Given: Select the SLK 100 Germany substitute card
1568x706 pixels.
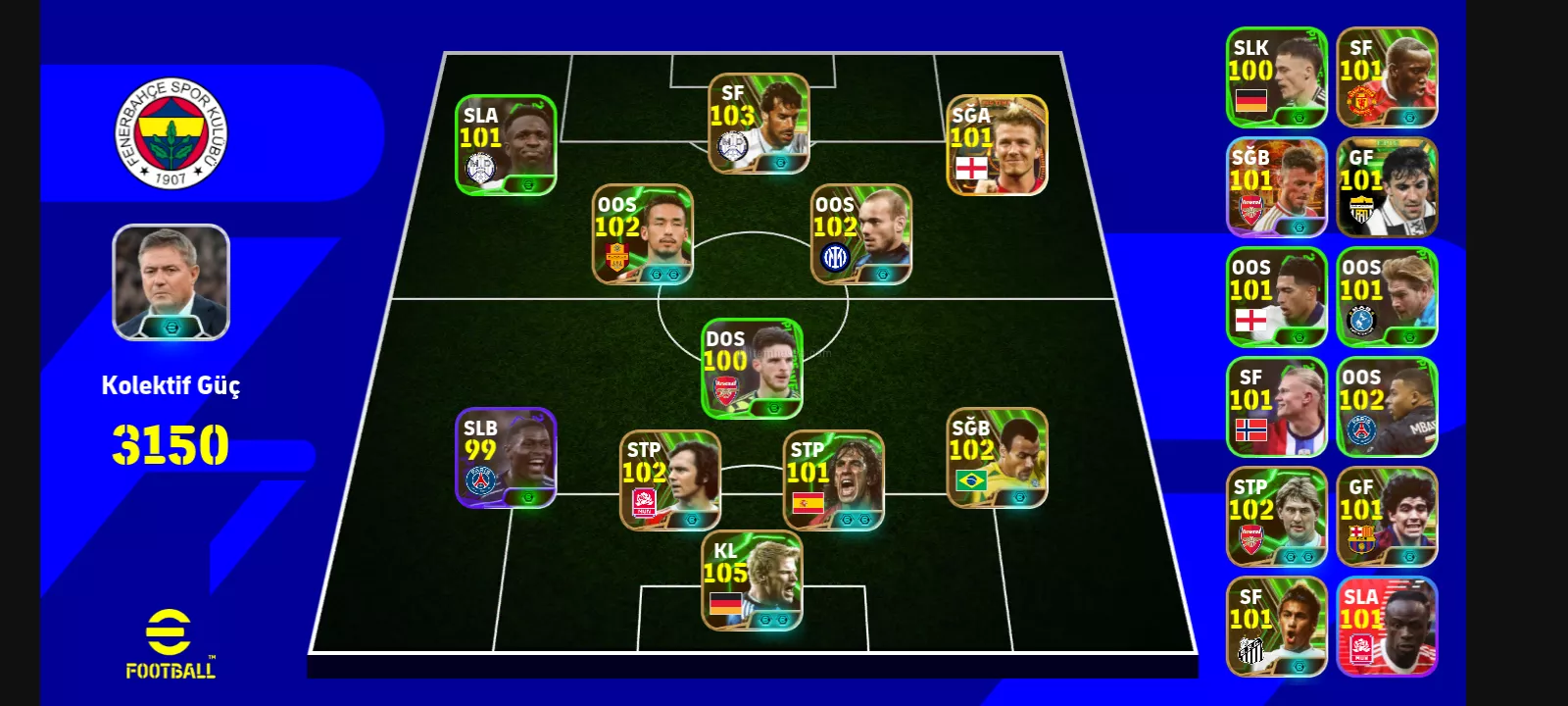Looking at the screenshot, I should coord(1277,77).
